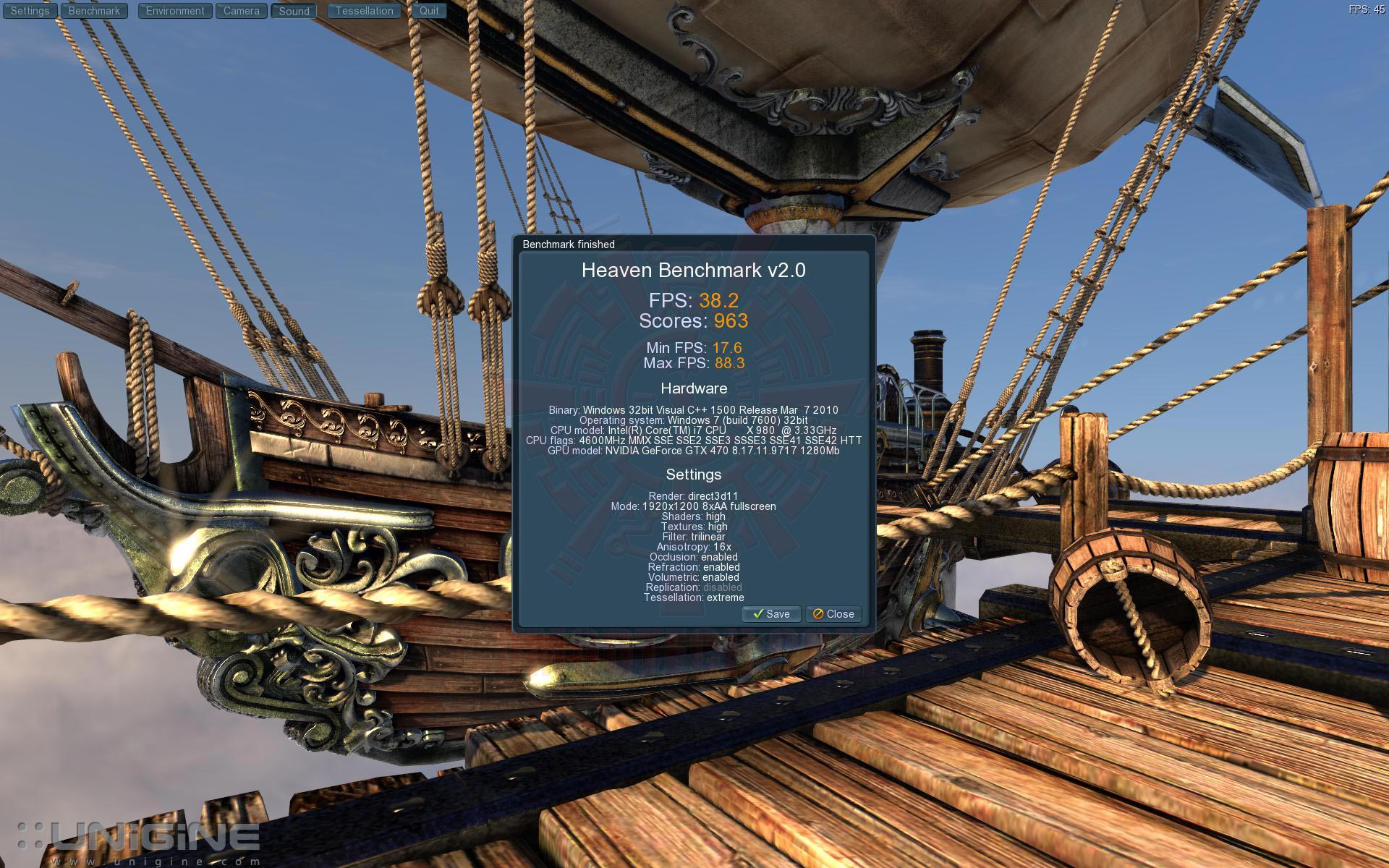This screenshot has height=868, width=1389.
Task: Close the Benchmark finished dialog
Action: 833,614
